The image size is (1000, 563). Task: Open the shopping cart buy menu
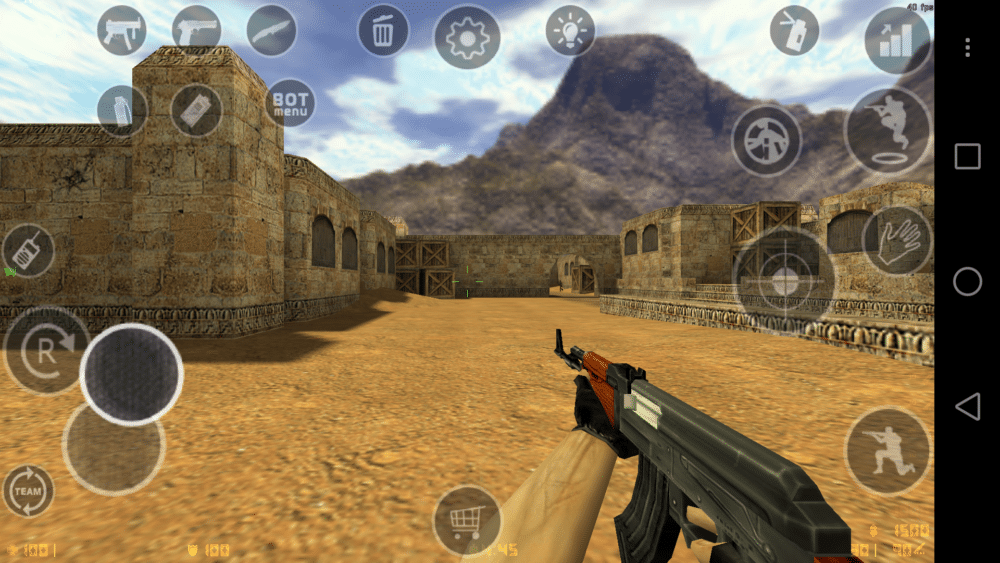pyautogui.click(x=467, y=520)
